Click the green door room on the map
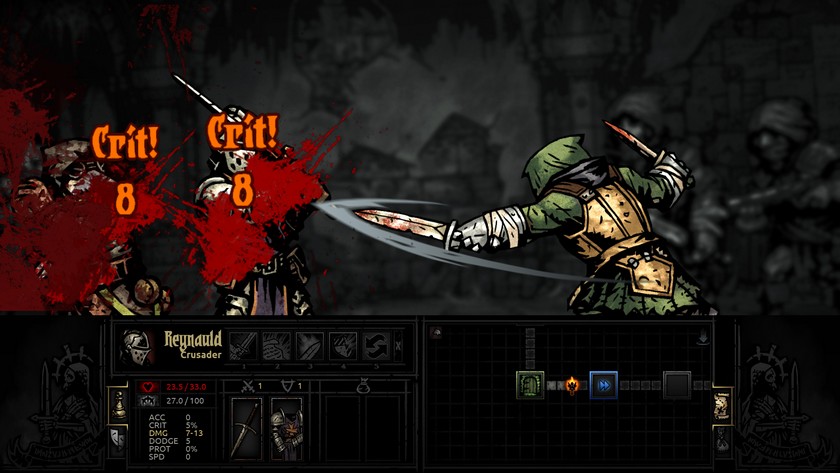840x473 pixels. point(529,384)
